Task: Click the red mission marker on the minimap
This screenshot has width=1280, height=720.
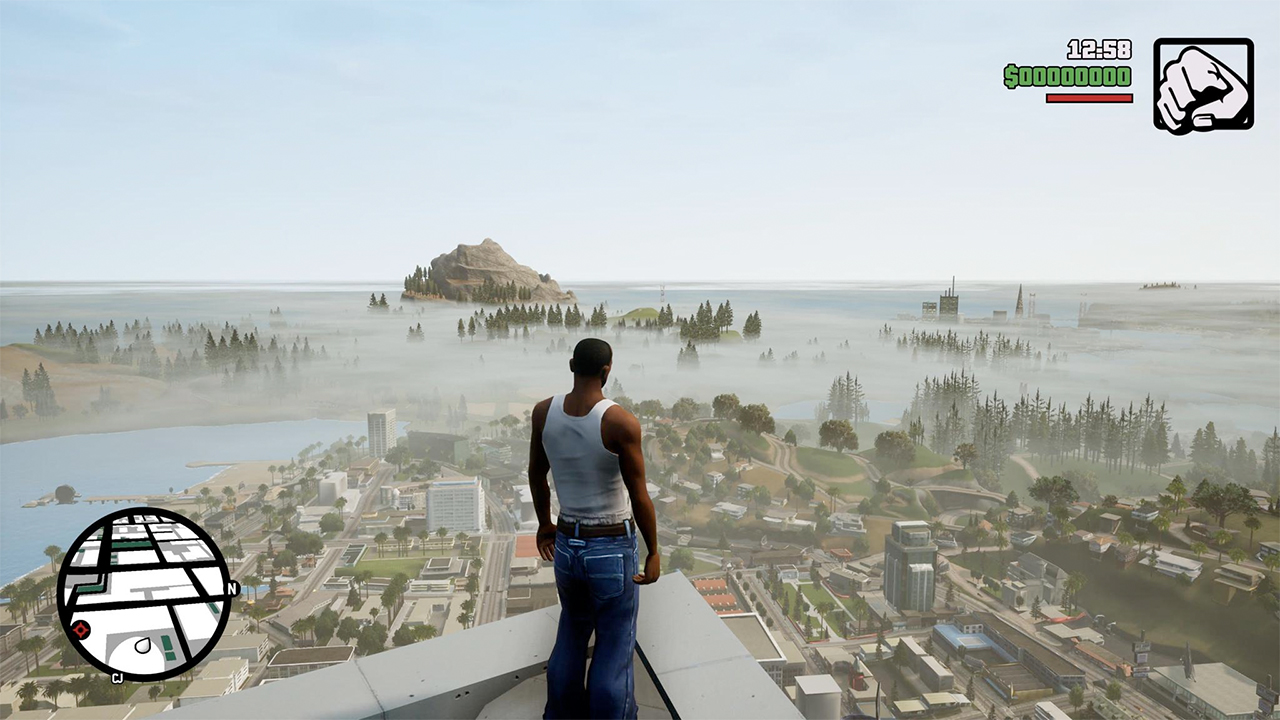Action: [x=79, y=631]
